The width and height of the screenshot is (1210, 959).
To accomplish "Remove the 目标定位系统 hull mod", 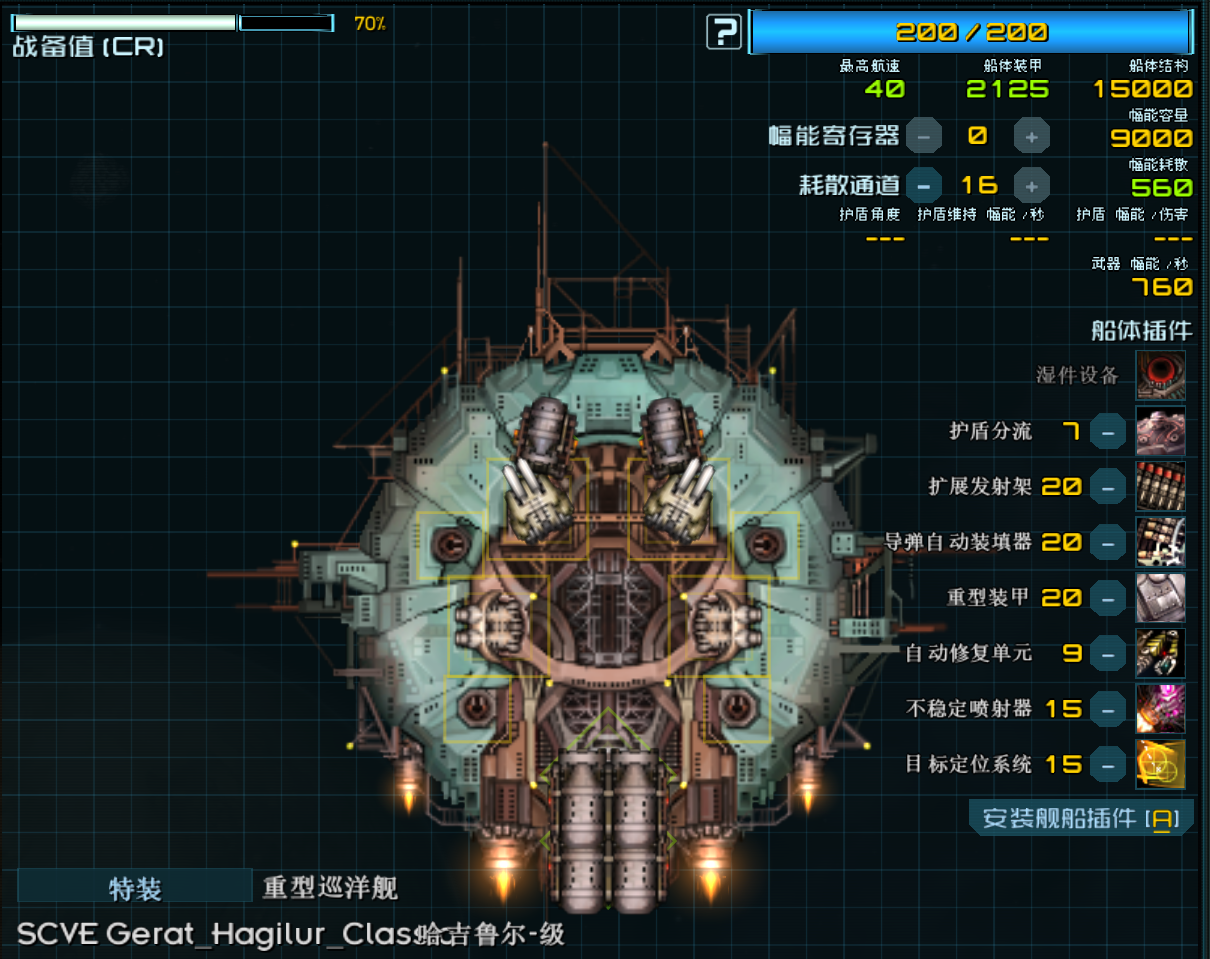I will click(x=1107, y=765).
